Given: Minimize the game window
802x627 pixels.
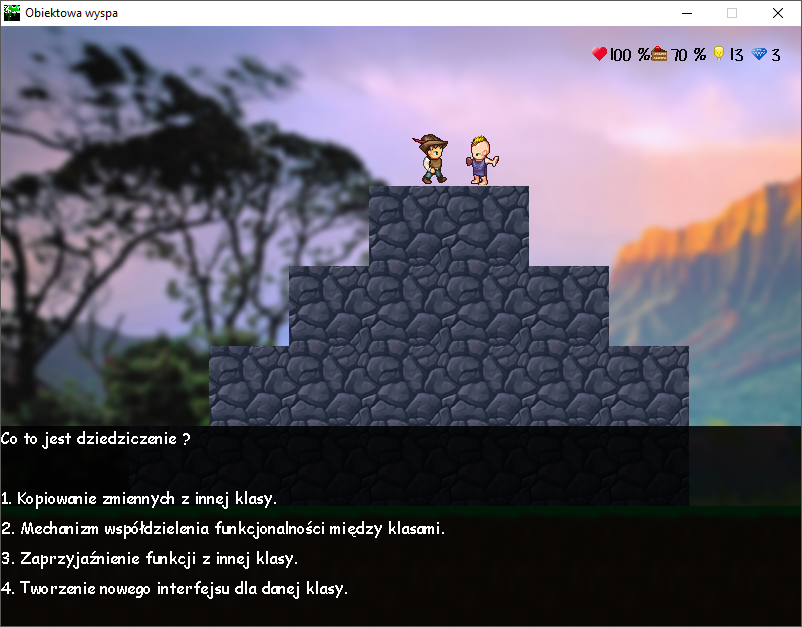Looking at the screenshot, I should pos(687,13).
